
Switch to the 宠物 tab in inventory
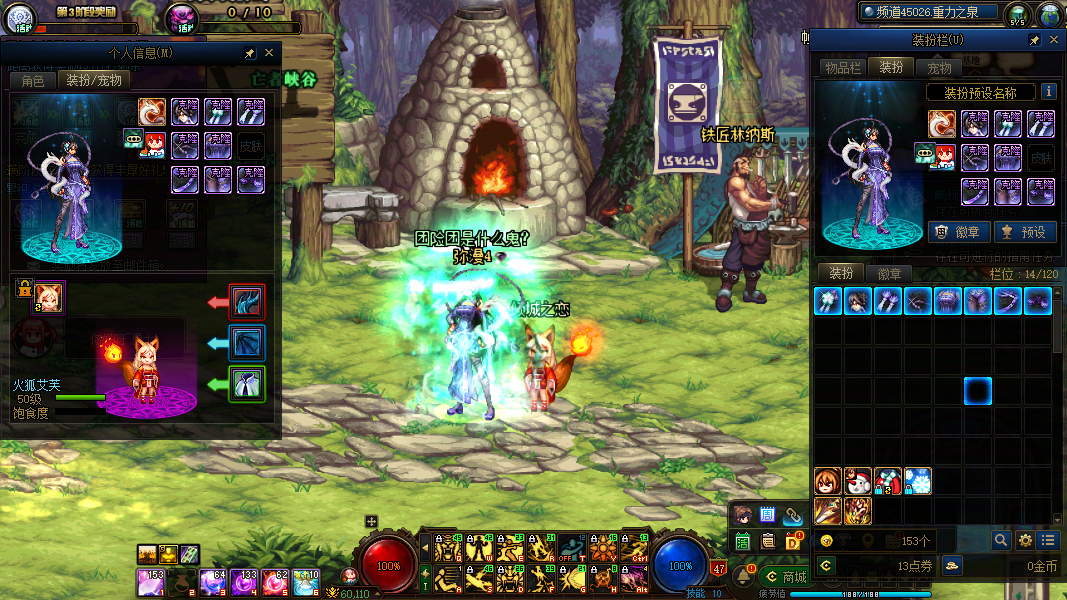click(940, 67)
